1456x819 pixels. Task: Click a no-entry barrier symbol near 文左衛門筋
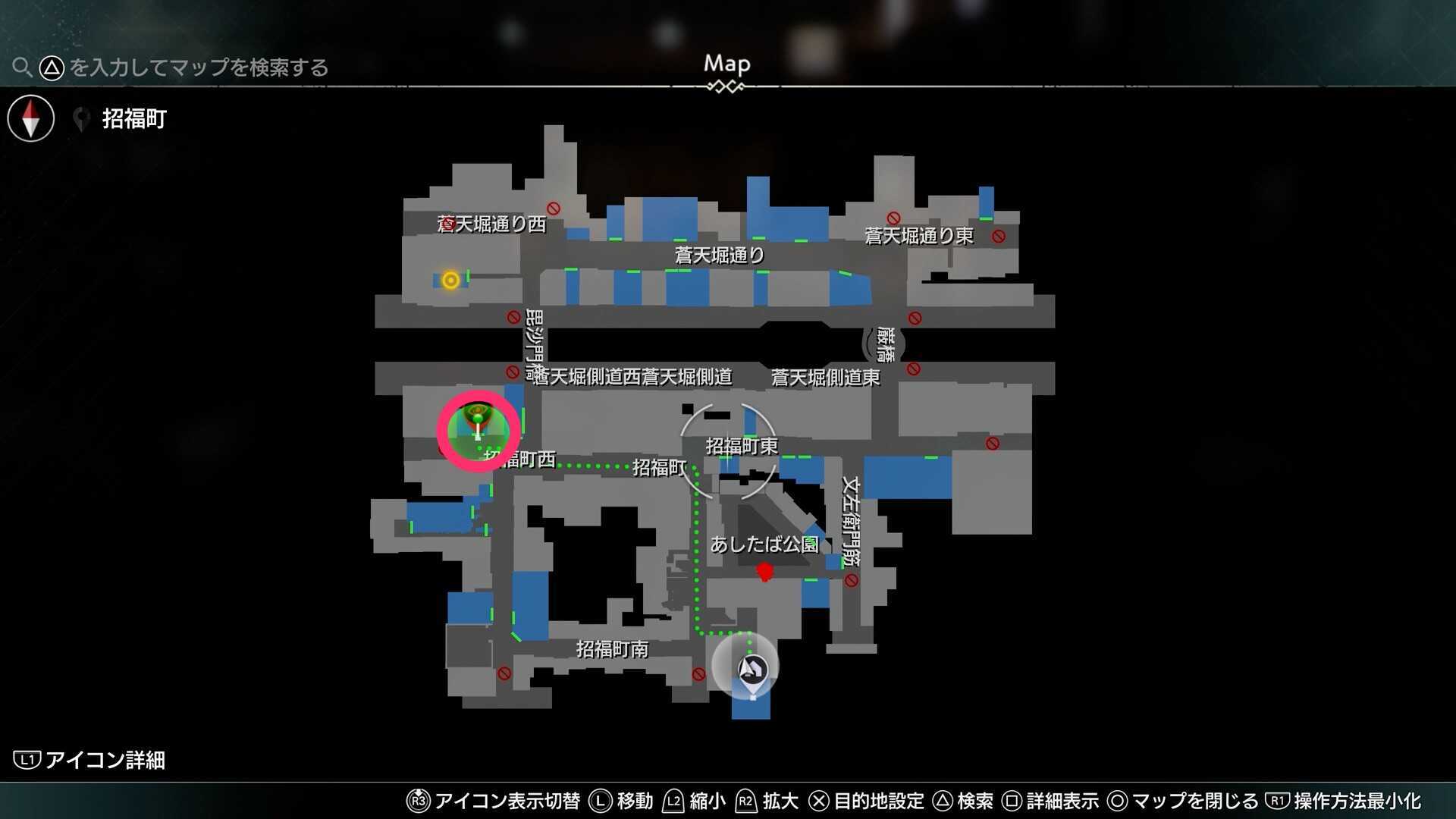[x=850, y=579]
